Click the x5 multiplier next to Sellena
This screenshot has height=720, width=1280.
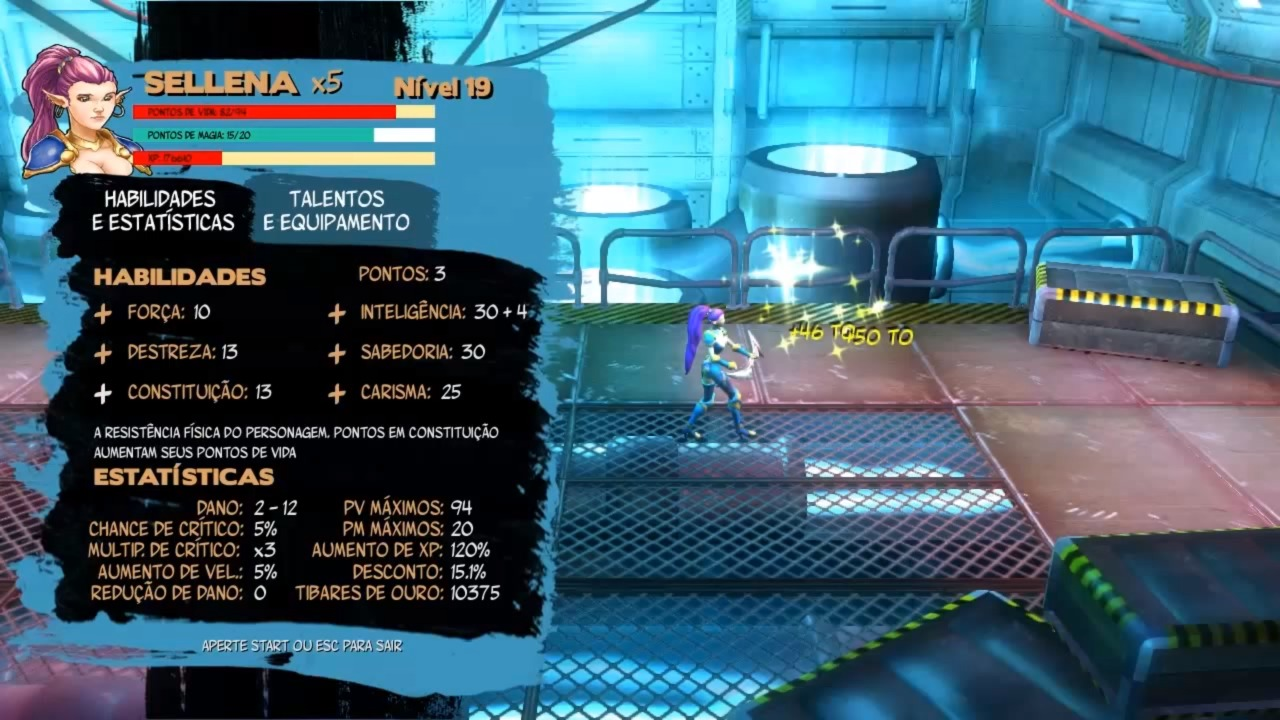pyautogui.click(x=325, y=85)
